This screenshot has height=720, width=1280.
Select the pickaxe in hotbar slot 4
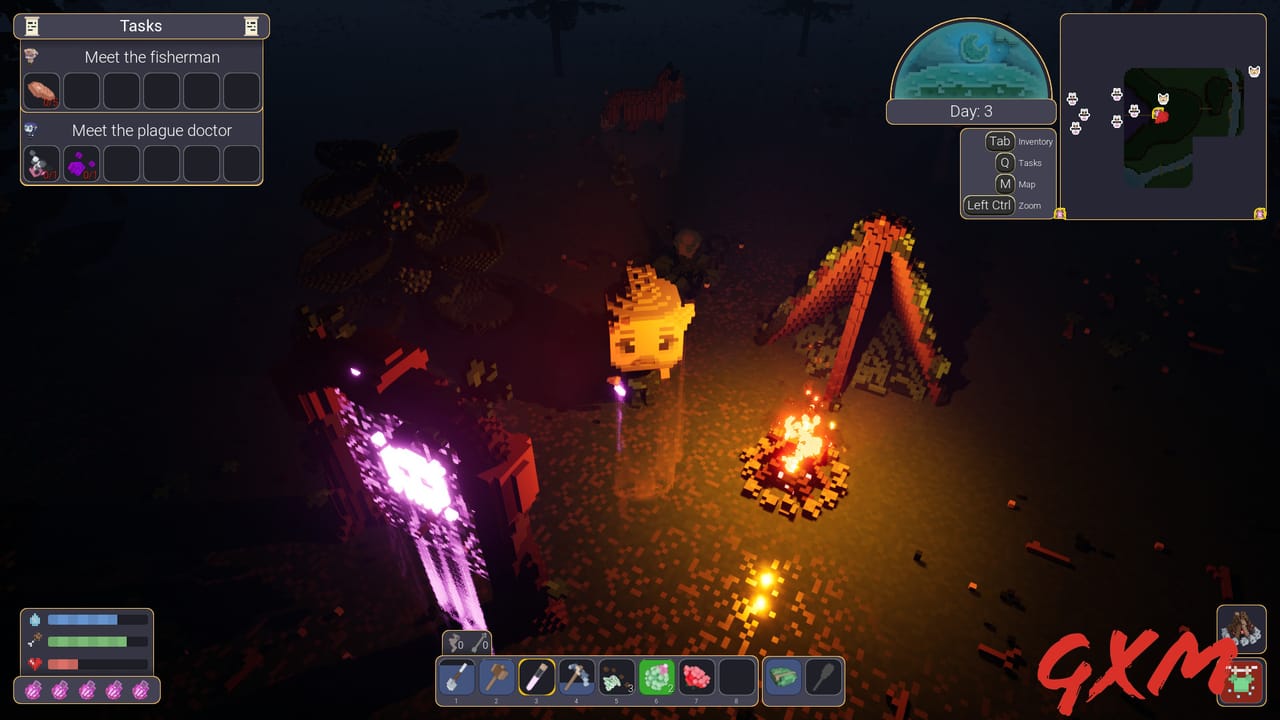click(577, 677)
